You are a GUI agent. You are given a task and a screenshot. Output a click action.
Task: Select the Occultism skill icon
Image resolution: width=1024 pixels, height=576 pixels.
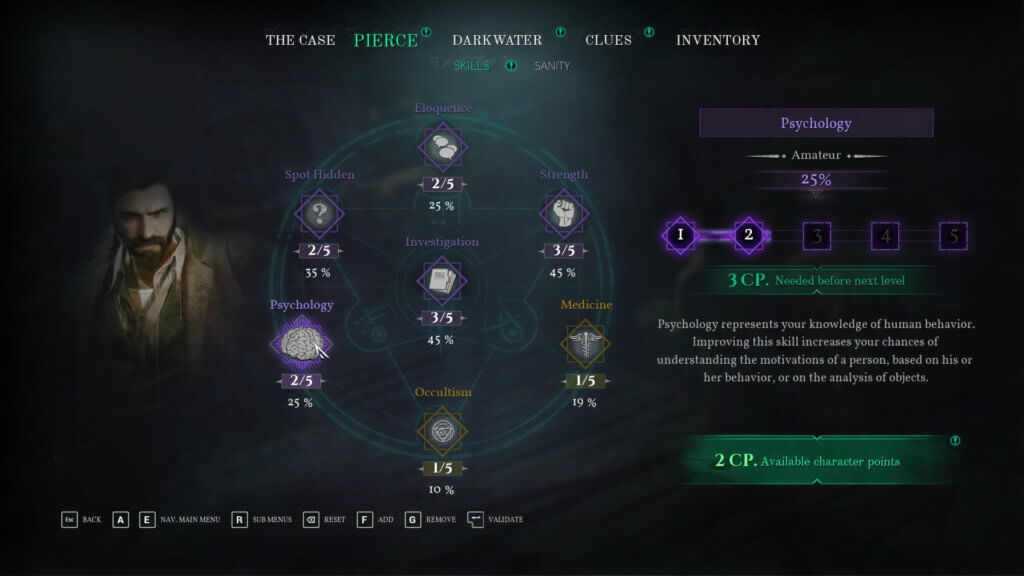[442, 430]
